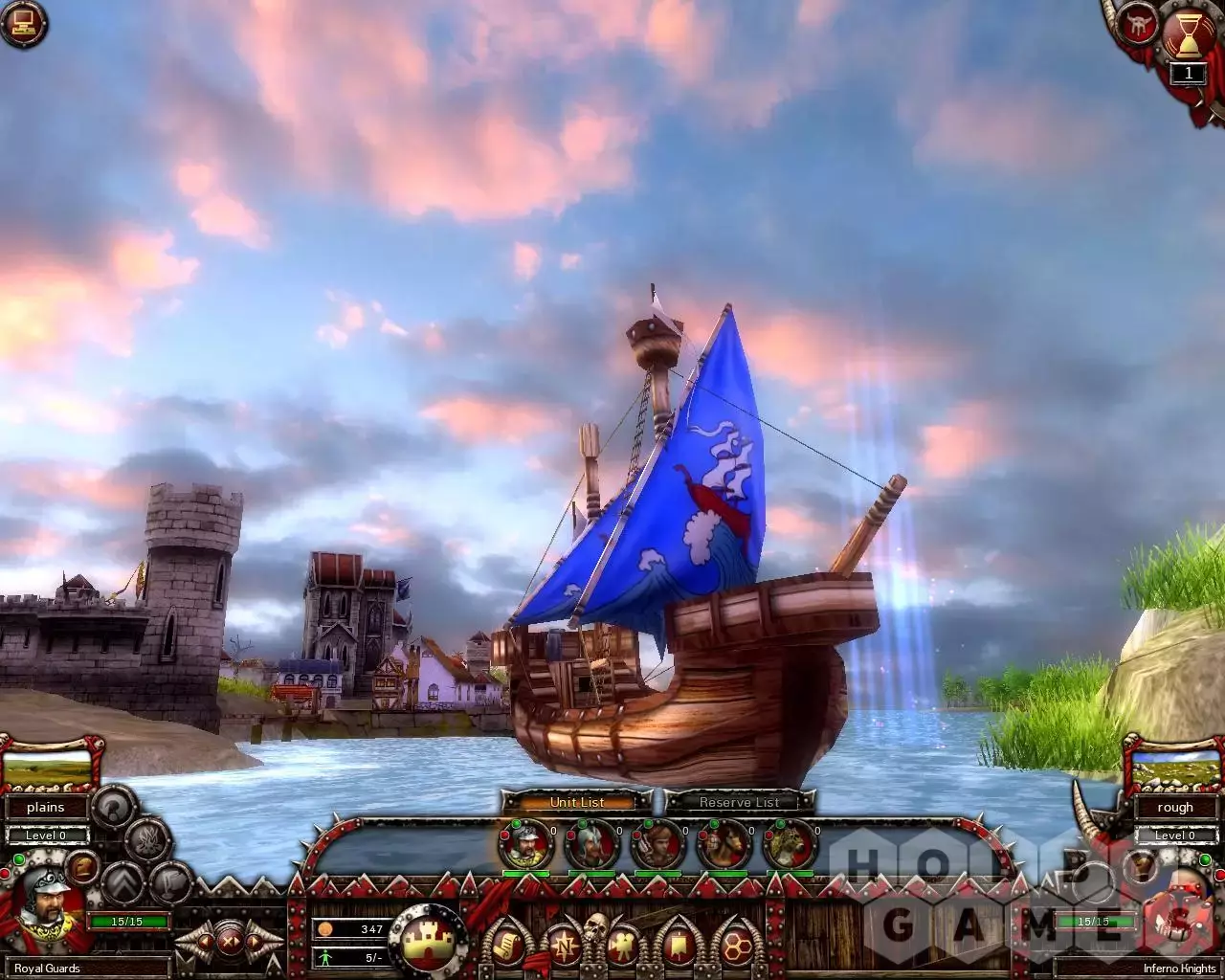Switch to the Unit List tab
Image resolution: width=1225 pixels, height=980 pixels.
pyautogui.click(x=577, y=802)
